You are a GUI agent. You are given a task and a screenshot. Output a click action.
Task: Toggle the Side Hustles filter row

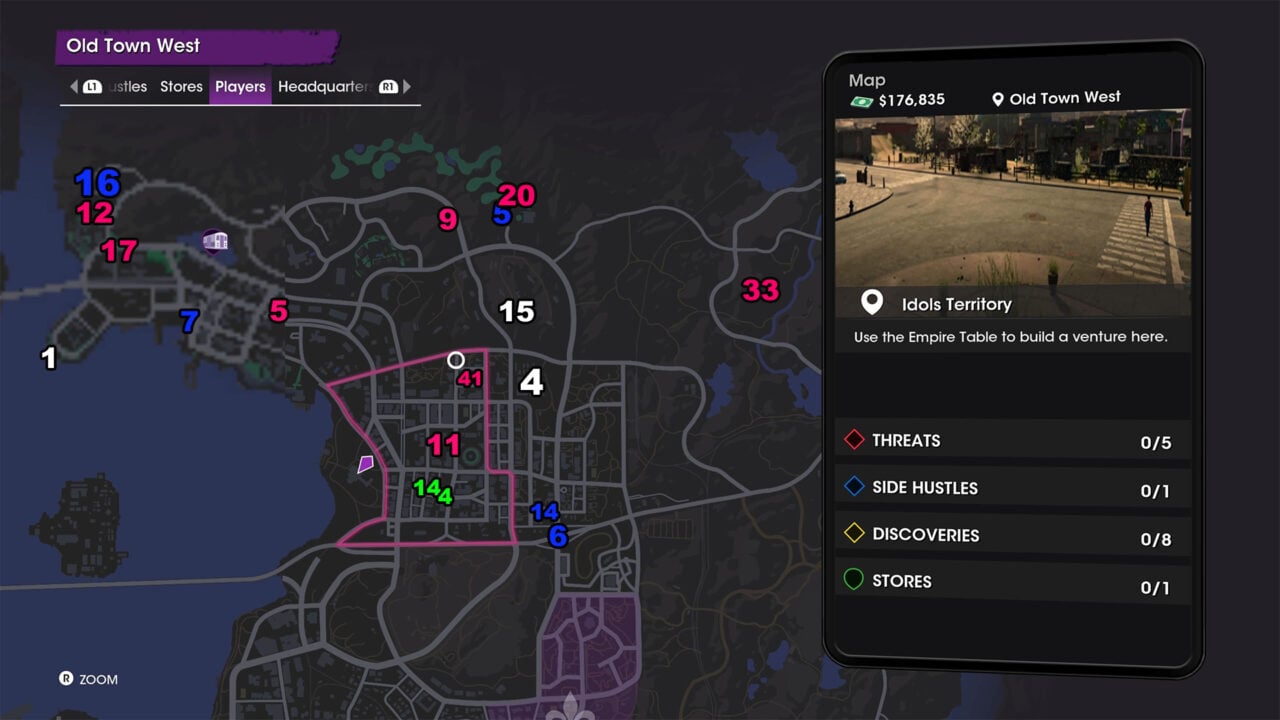pyautogui.click(x=1012, y=486)
